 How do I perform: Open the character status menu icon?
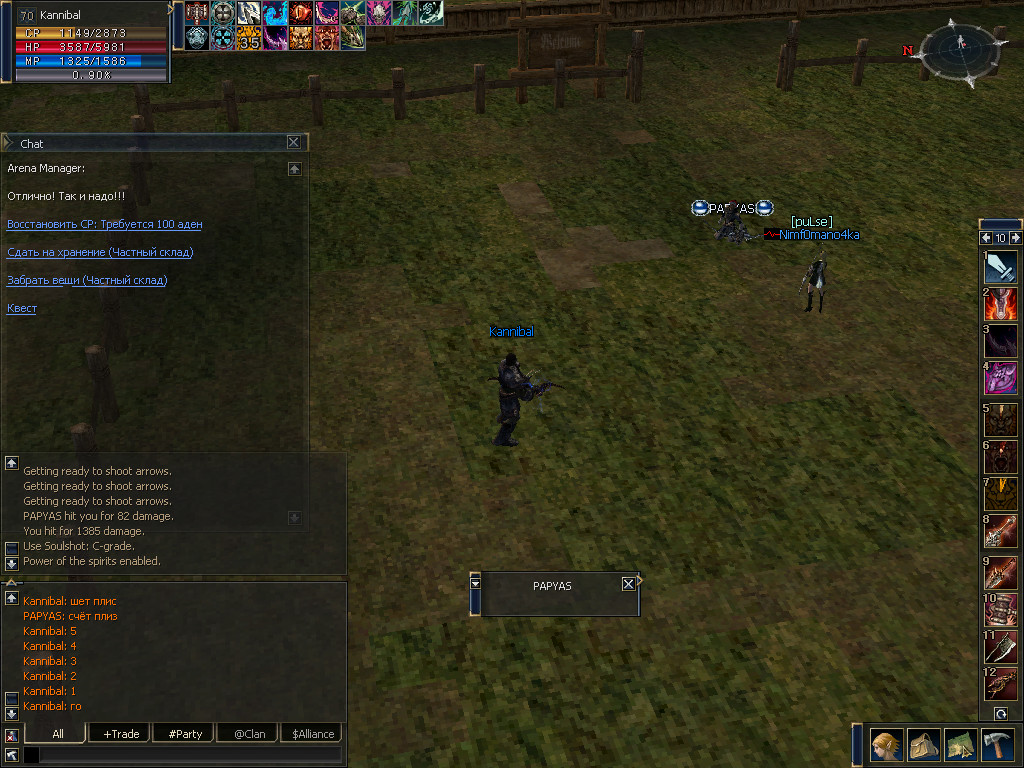[x=886, y=746]
